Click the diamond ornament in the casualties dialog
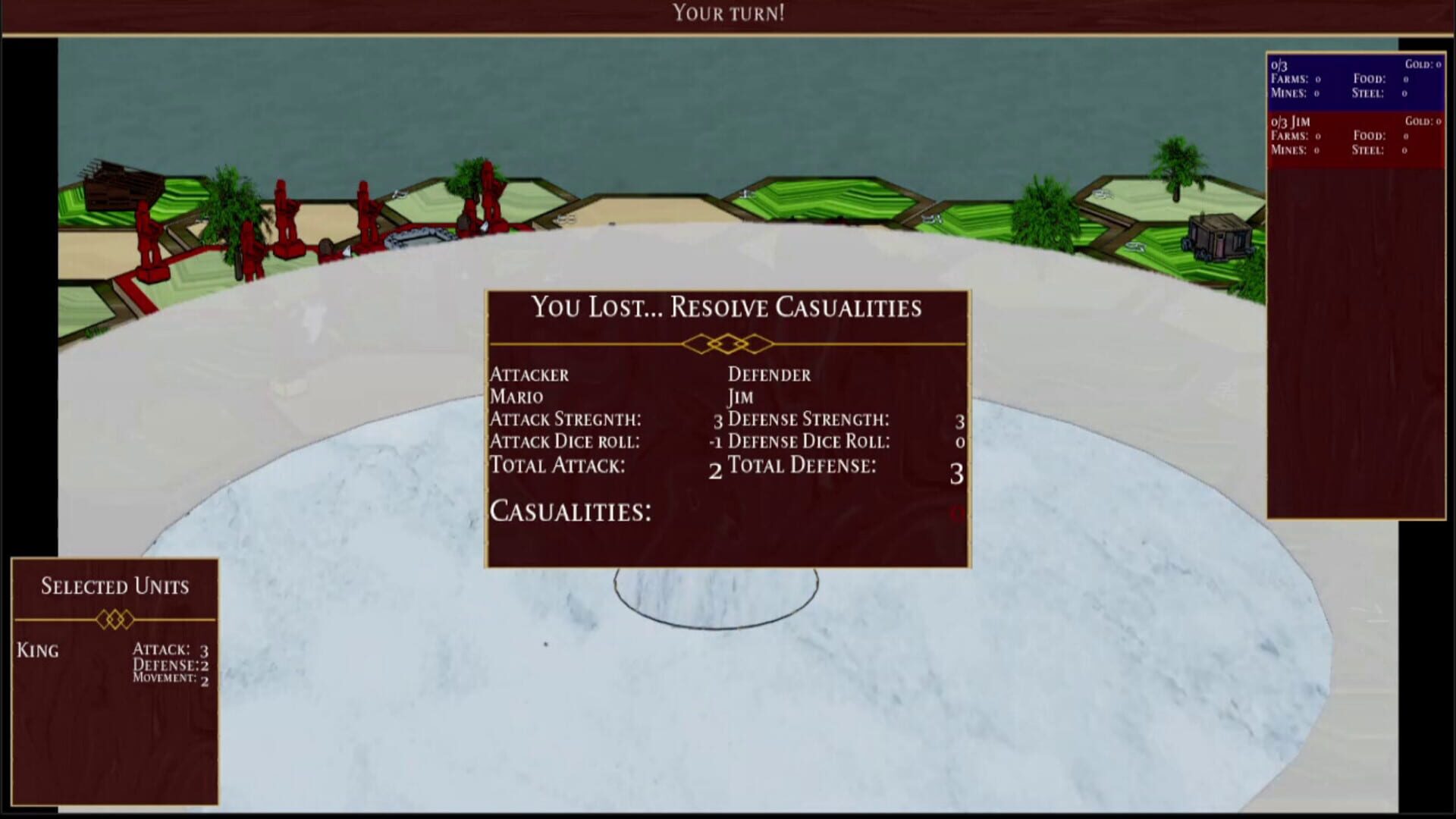Image resolution: width=1456 pixels, height=819 pixels. pos(726,342)
